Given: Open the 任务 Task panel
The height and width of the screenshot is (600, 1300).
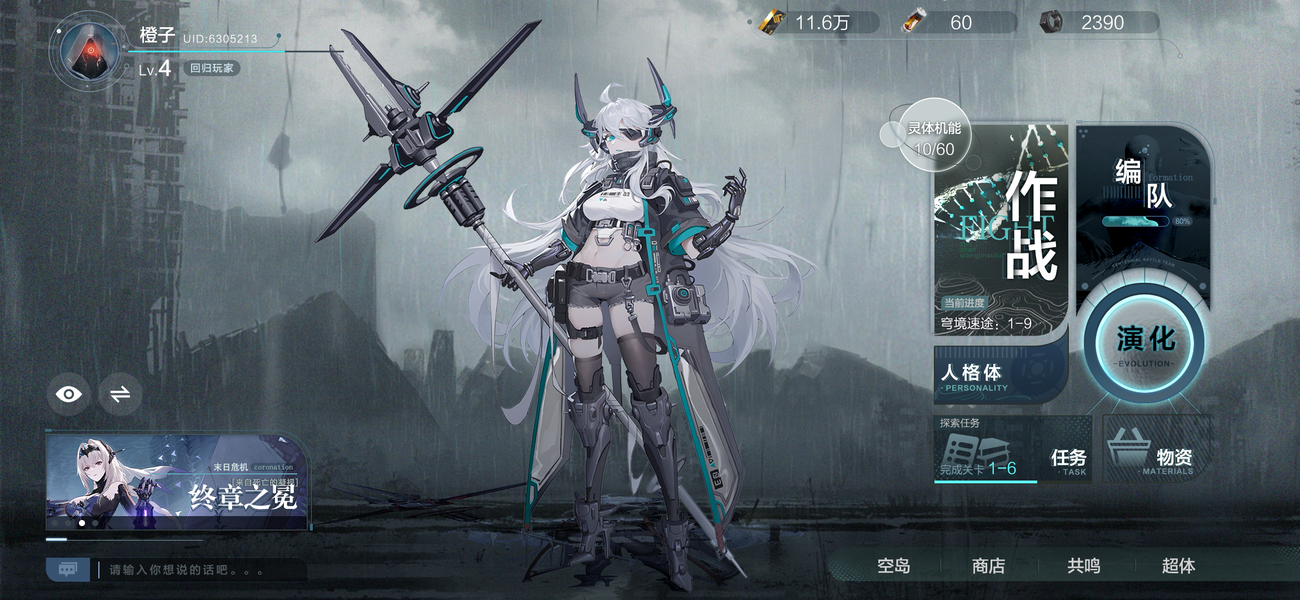Looking at the screenshot, I should pos(1067,460).
